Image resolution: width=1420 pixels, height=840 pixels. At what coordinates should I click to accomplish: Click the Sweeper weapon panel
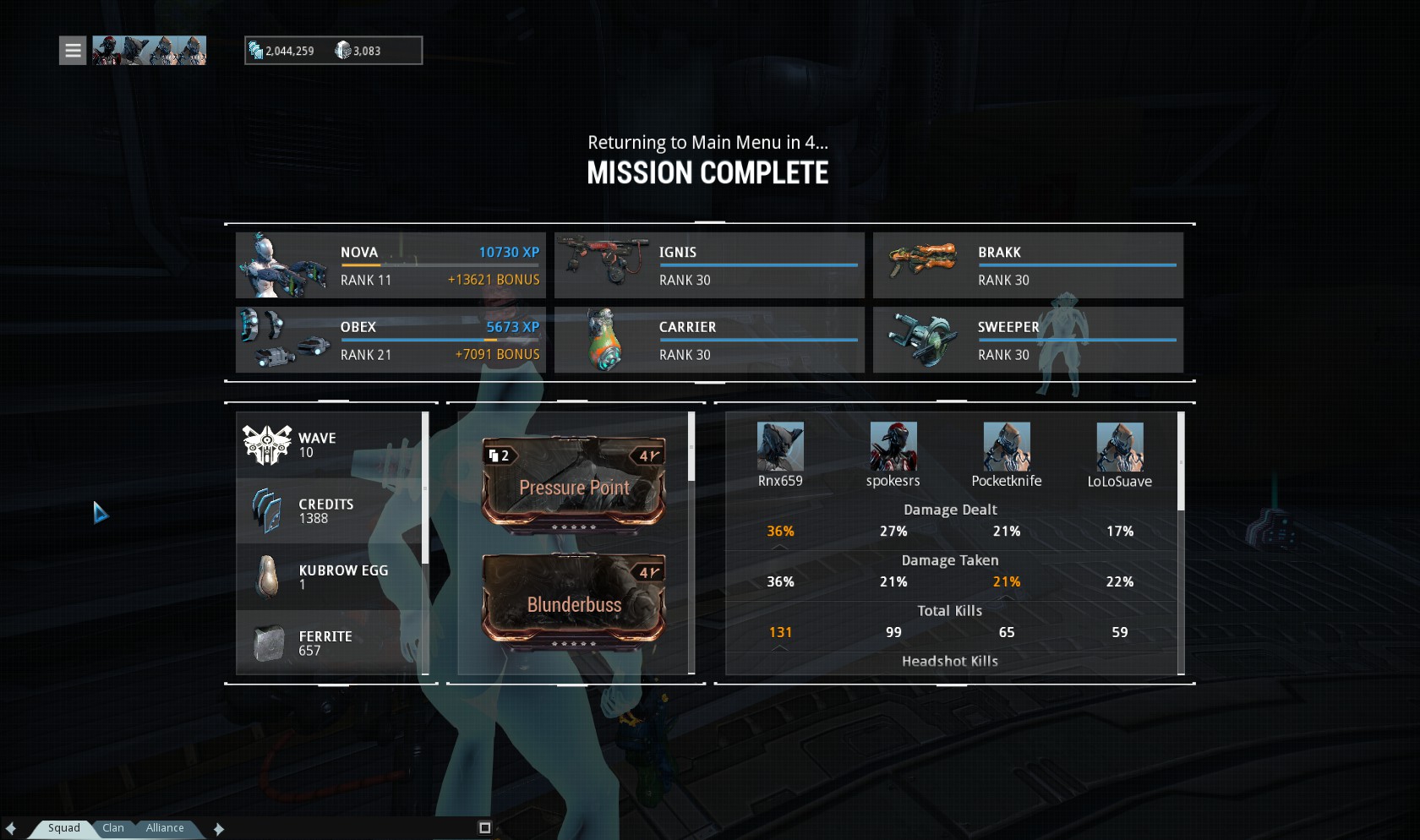click(x=1028, y=340)
